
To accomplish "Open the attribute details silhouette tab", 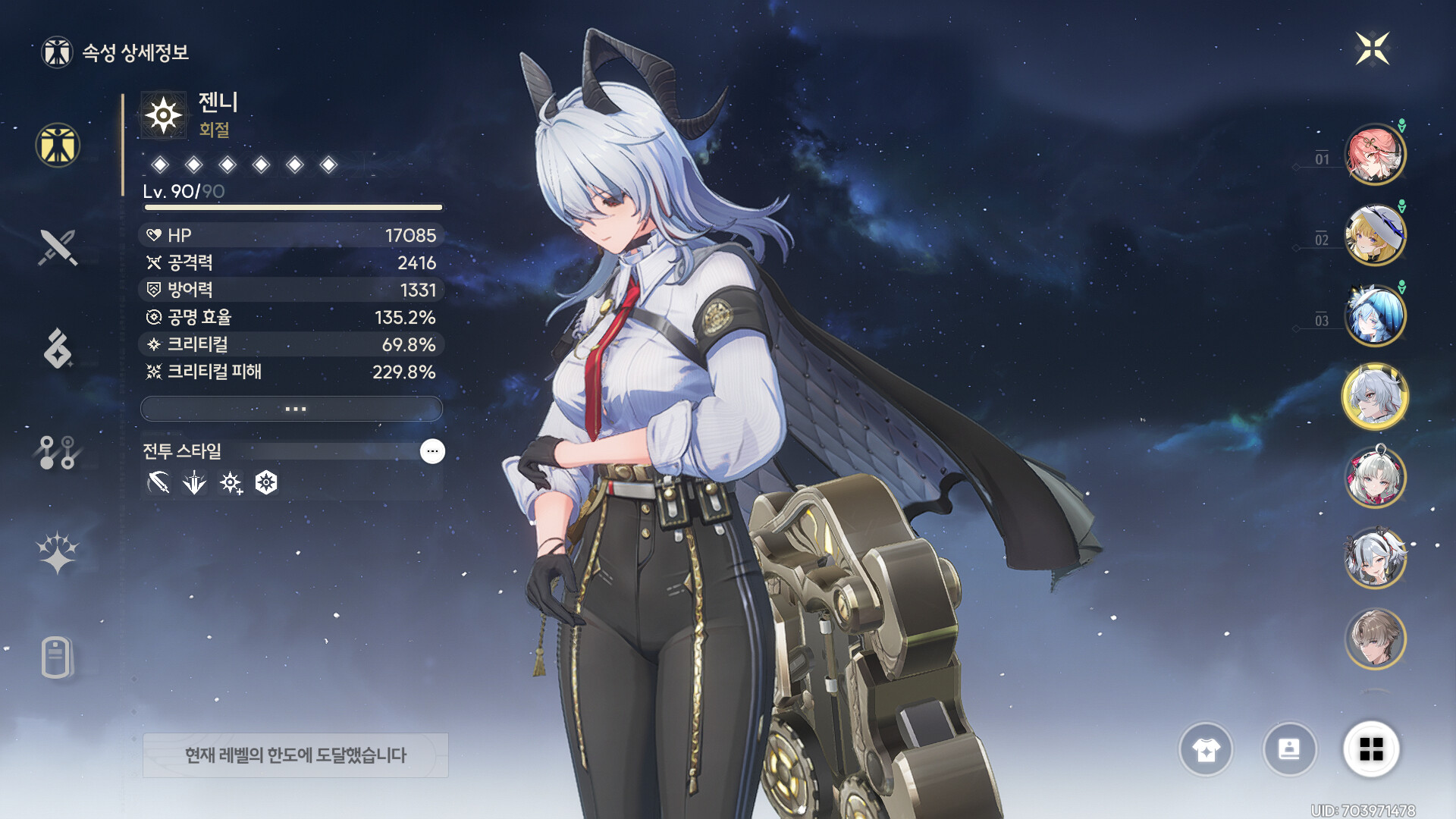I will [x=58, y=145].
